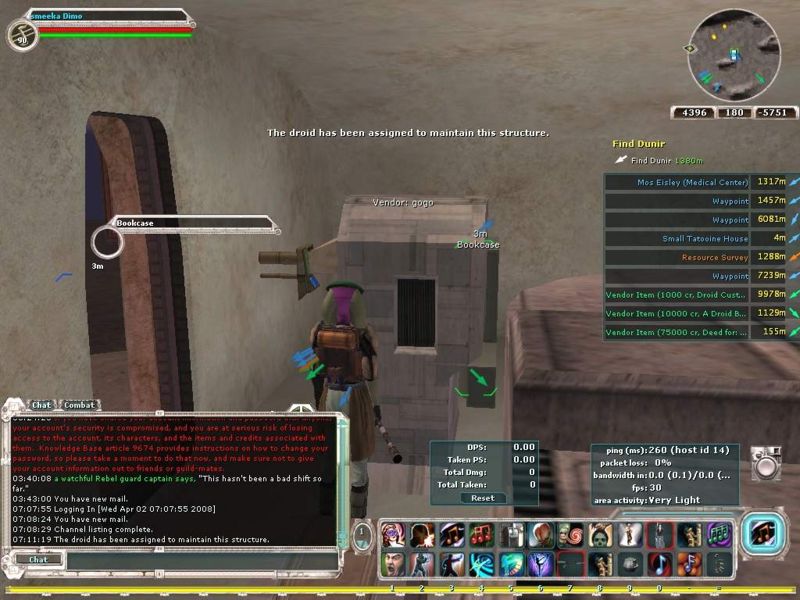Viewport: 800px width, 600px height.
Task: Use the red music notes ability
Action: point(482,535)
